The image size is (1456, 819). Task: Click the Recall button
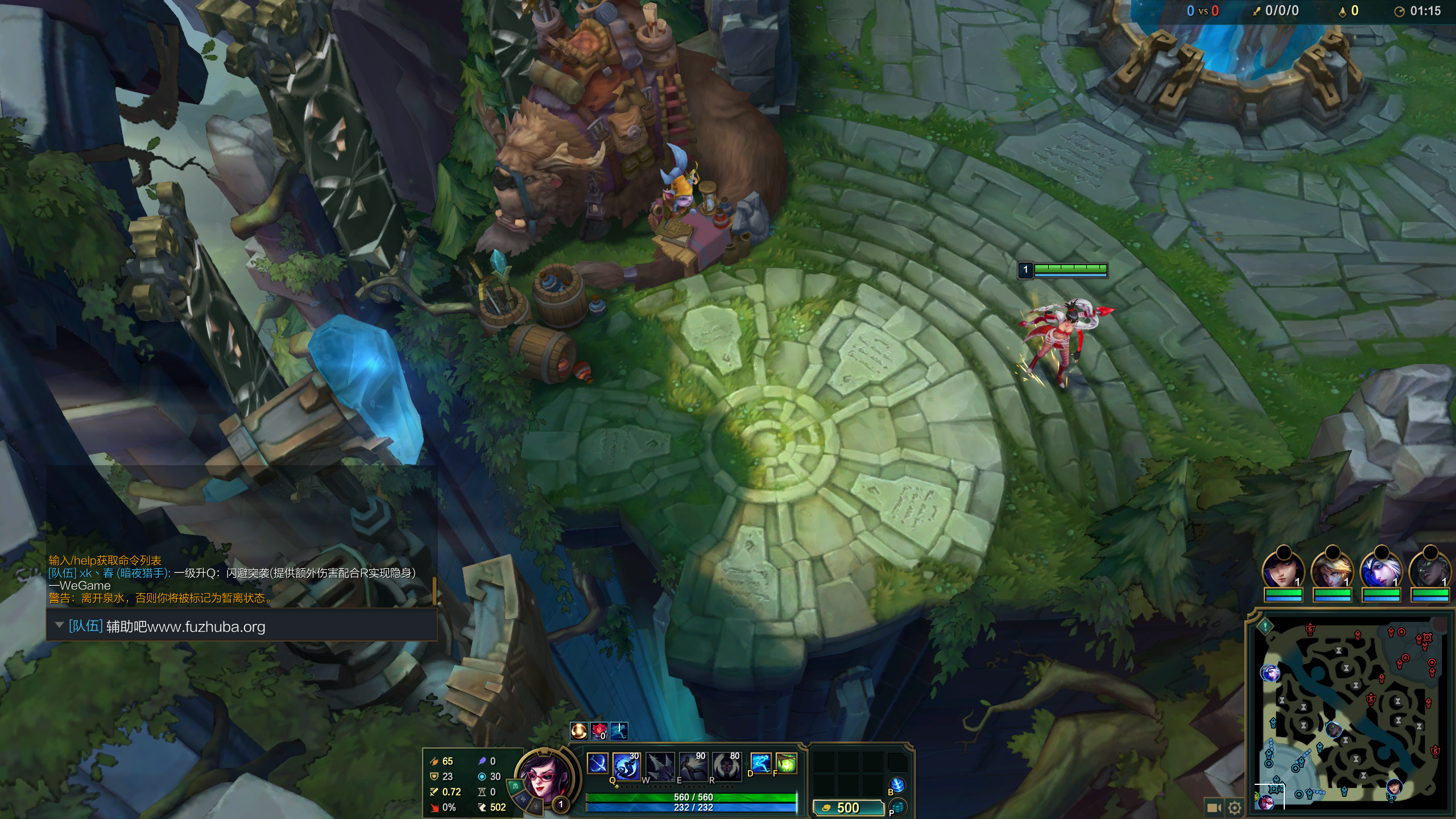[x=897, y=785]
